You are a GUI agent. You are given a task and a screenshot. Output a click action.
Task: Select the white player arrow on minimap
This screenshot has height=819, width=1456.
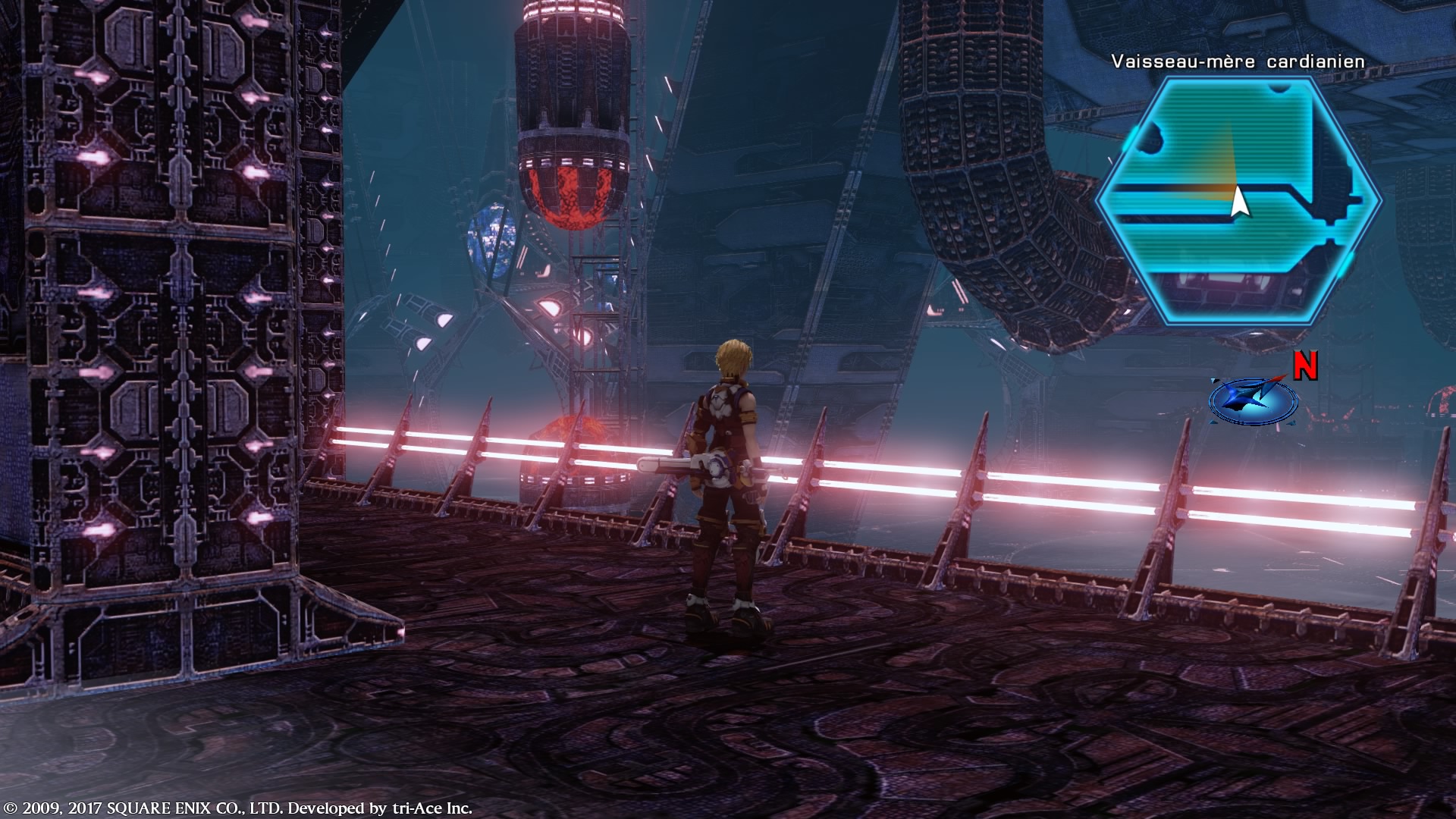coord(1239,202)
